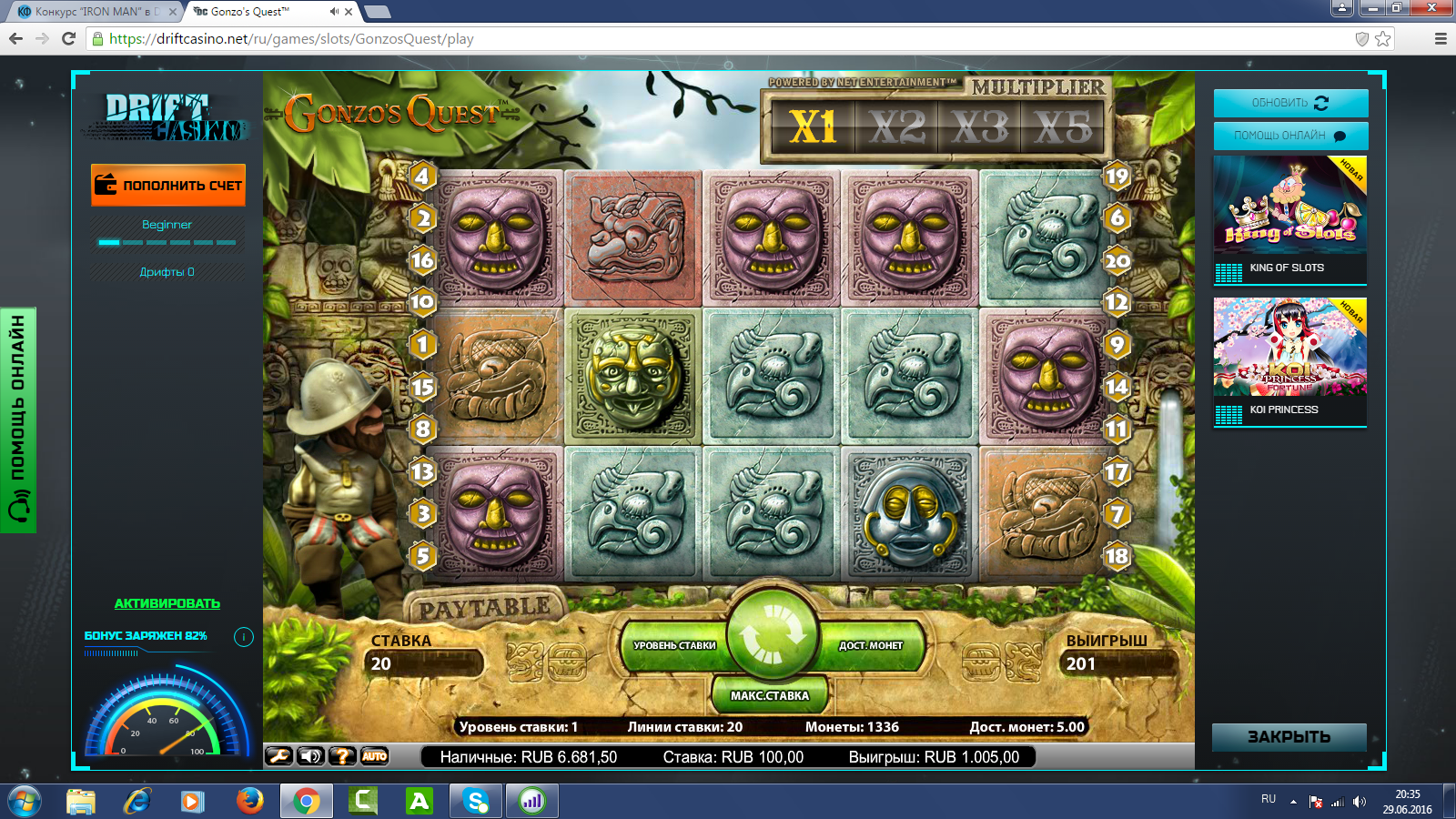
Task: Show bonus info with the circled i icon
Action: 244,637
